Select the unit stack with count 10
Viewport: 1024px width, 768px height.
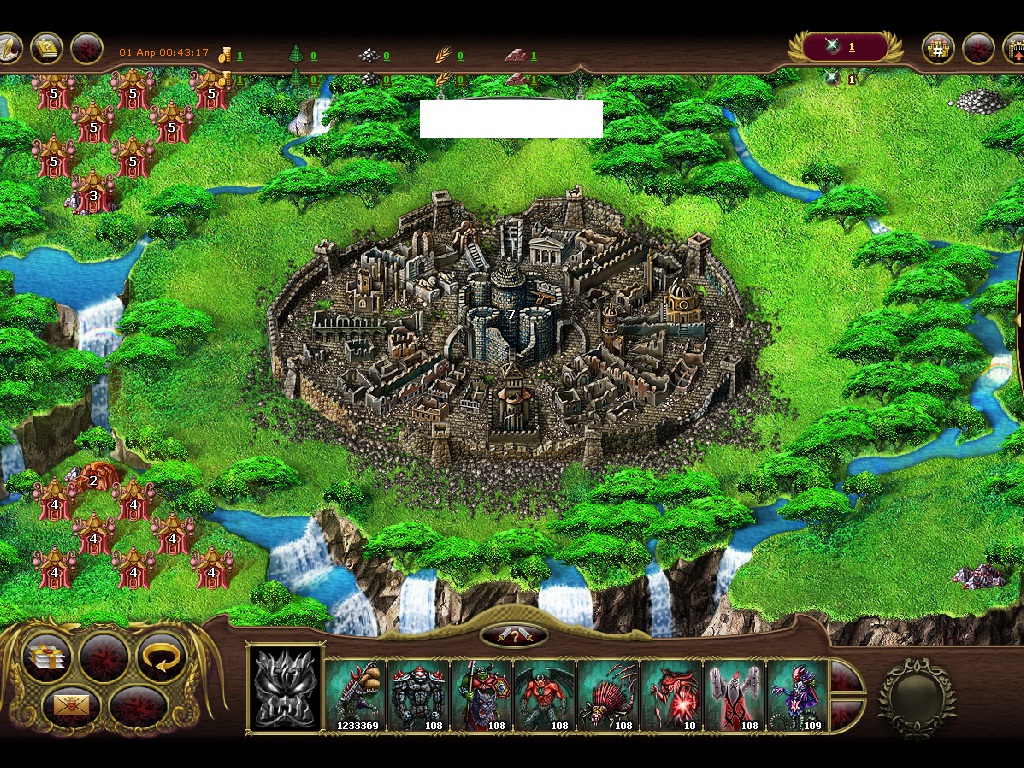(671, 694)
